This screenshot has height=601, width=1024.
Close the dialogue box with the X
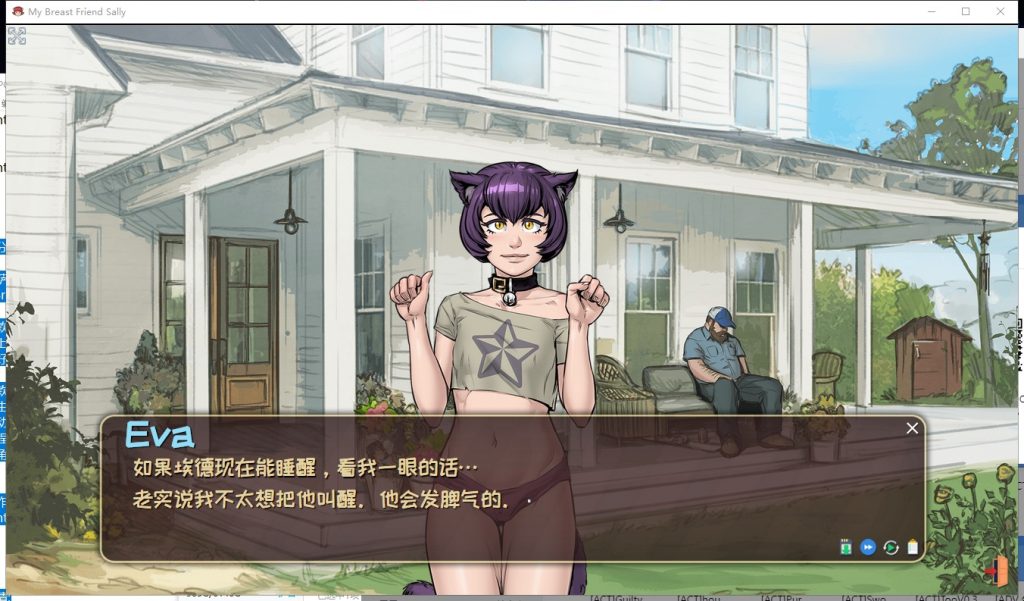pos(912,428)
